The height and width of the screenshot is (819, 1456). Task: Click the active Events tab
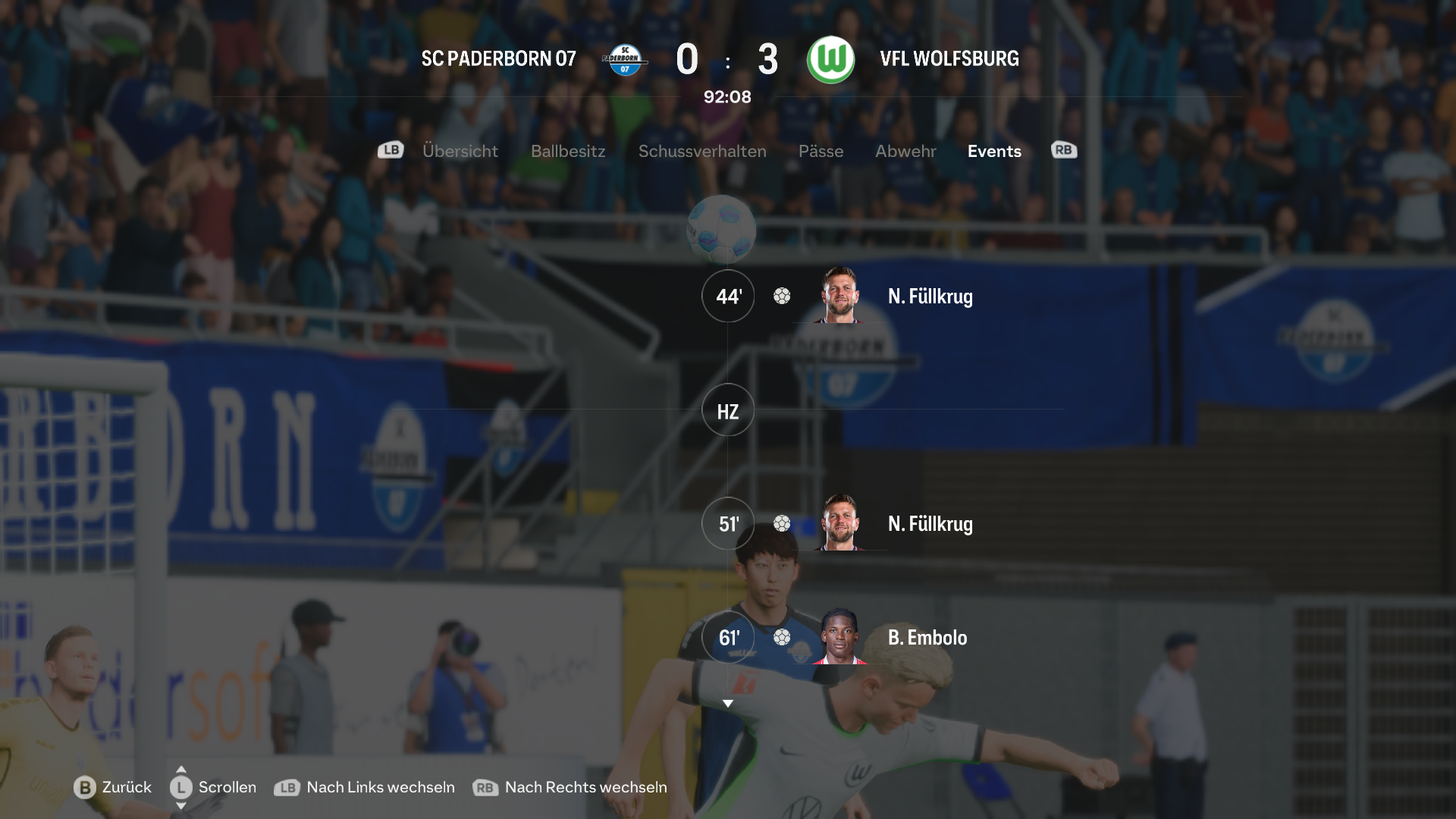pos(994,151)
